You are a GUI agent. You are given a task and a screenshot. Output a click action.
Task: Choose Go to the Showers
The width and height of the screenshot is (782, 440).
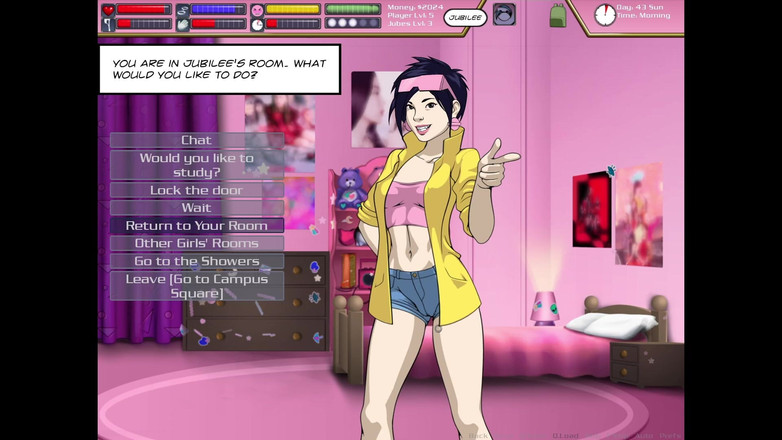(x=196, y=261)
